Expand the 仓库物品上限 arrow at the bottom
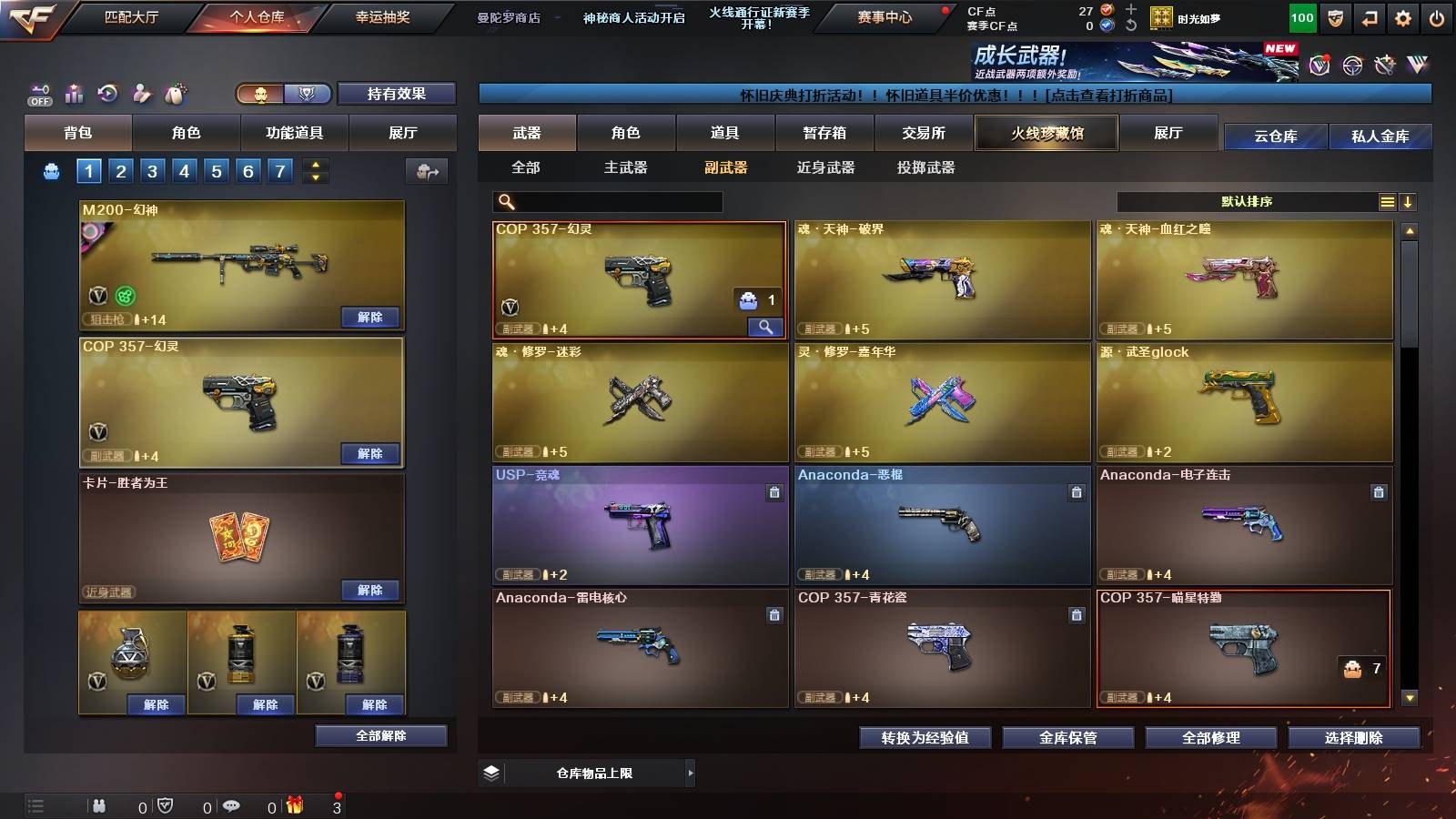Image resolution: width=1456 pixels, height=819 pixels. pyautogui.click(x=693, y=773)
